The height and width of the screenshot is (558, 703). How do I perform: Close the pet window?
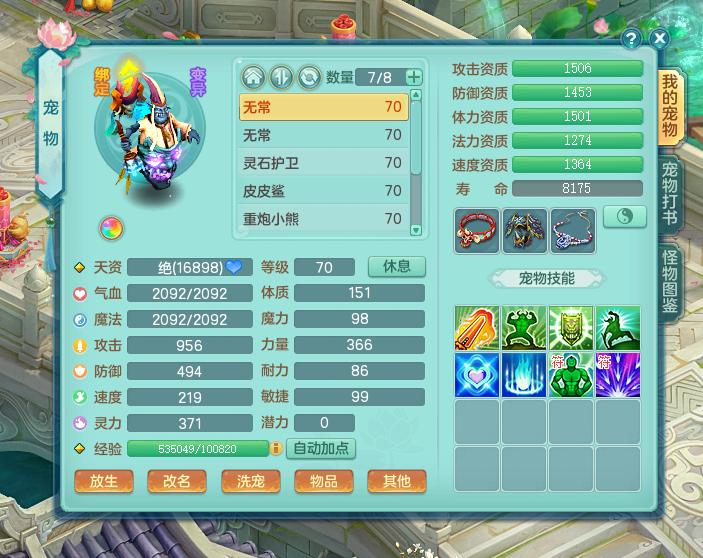[660, 39]
